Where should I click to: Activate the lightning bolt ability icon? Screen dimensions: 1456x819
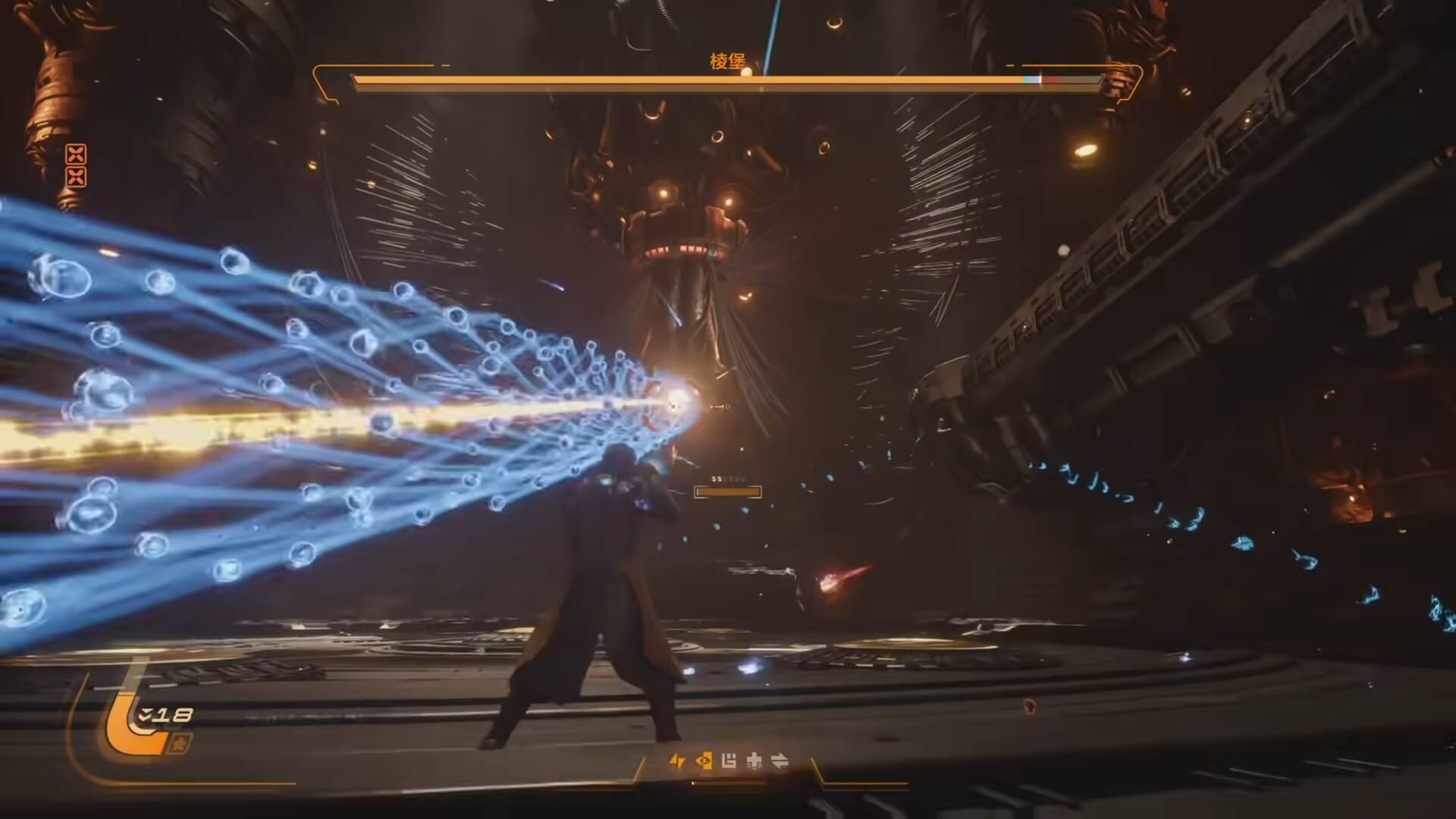[x=677, y=761]
